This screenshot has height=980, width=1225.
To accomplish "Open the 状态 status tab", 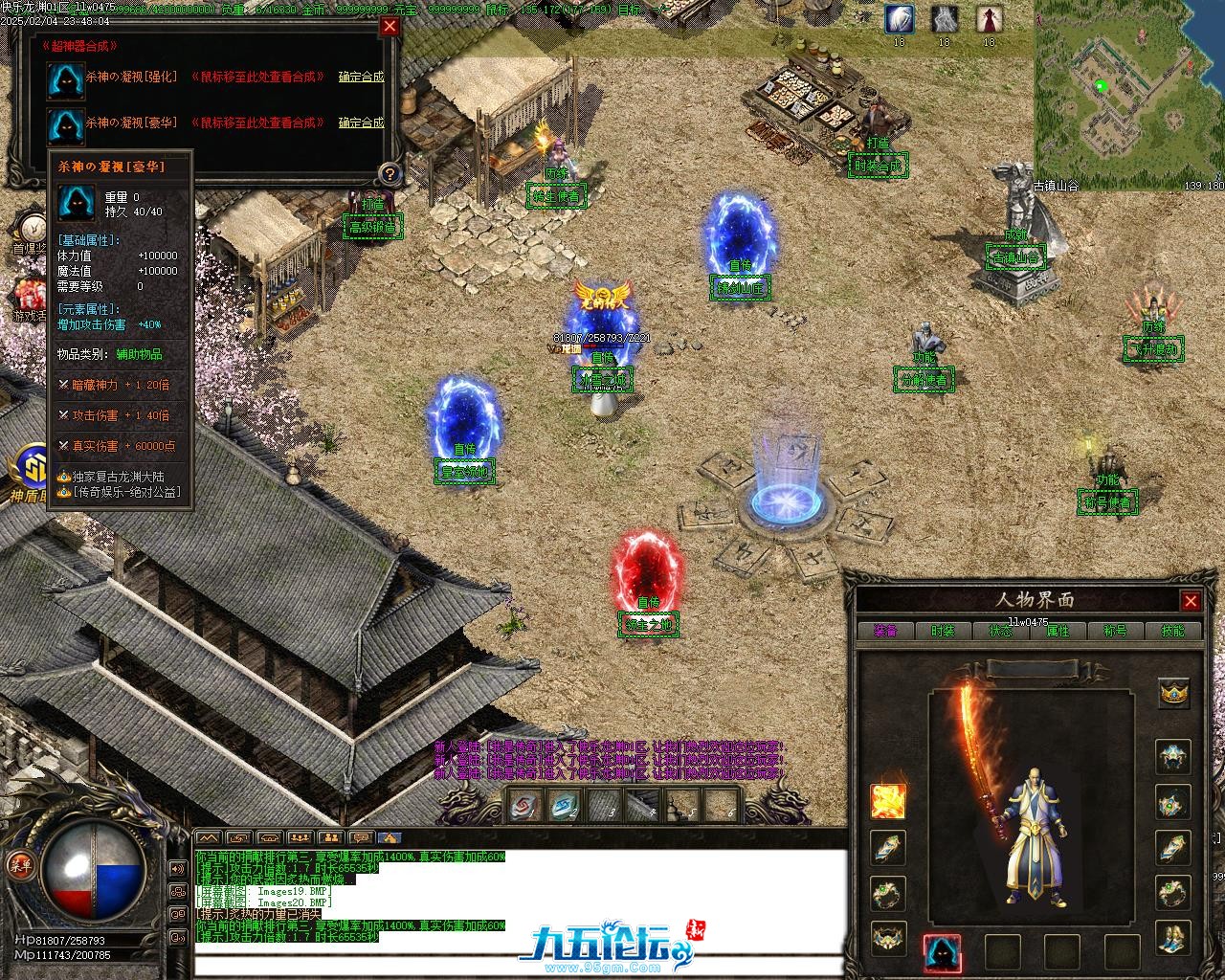I will [x=1000, y=631].
